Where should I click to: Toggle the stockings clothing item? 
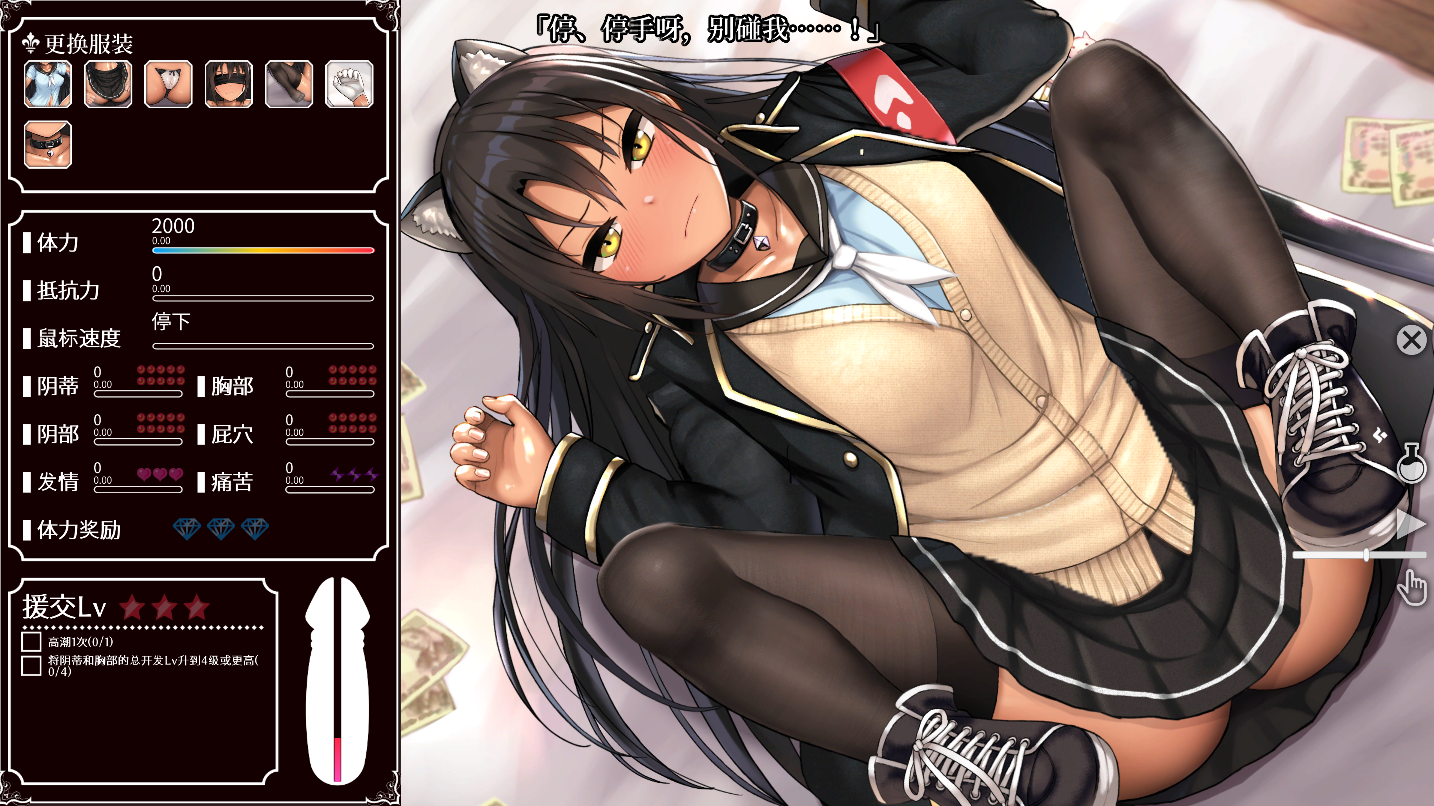[288, 84]
